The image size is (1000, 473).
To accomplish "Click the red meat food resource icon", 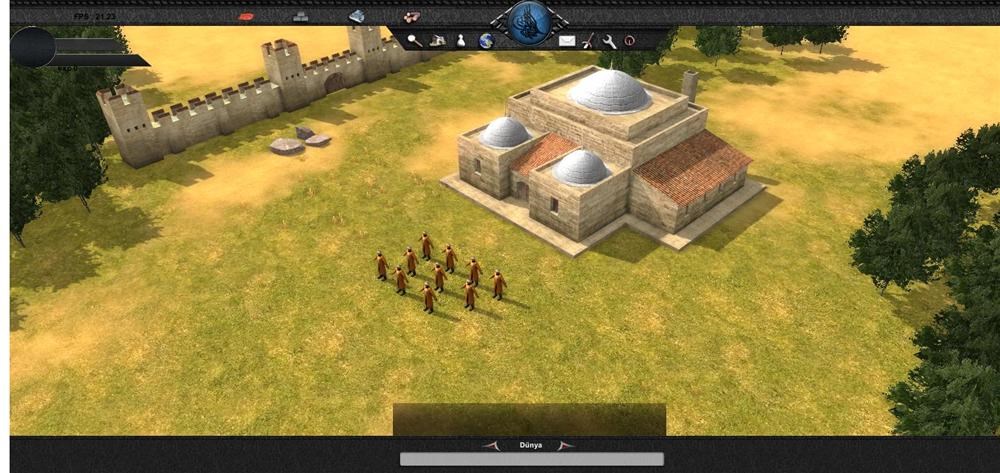I will click(x=249, y=17).
